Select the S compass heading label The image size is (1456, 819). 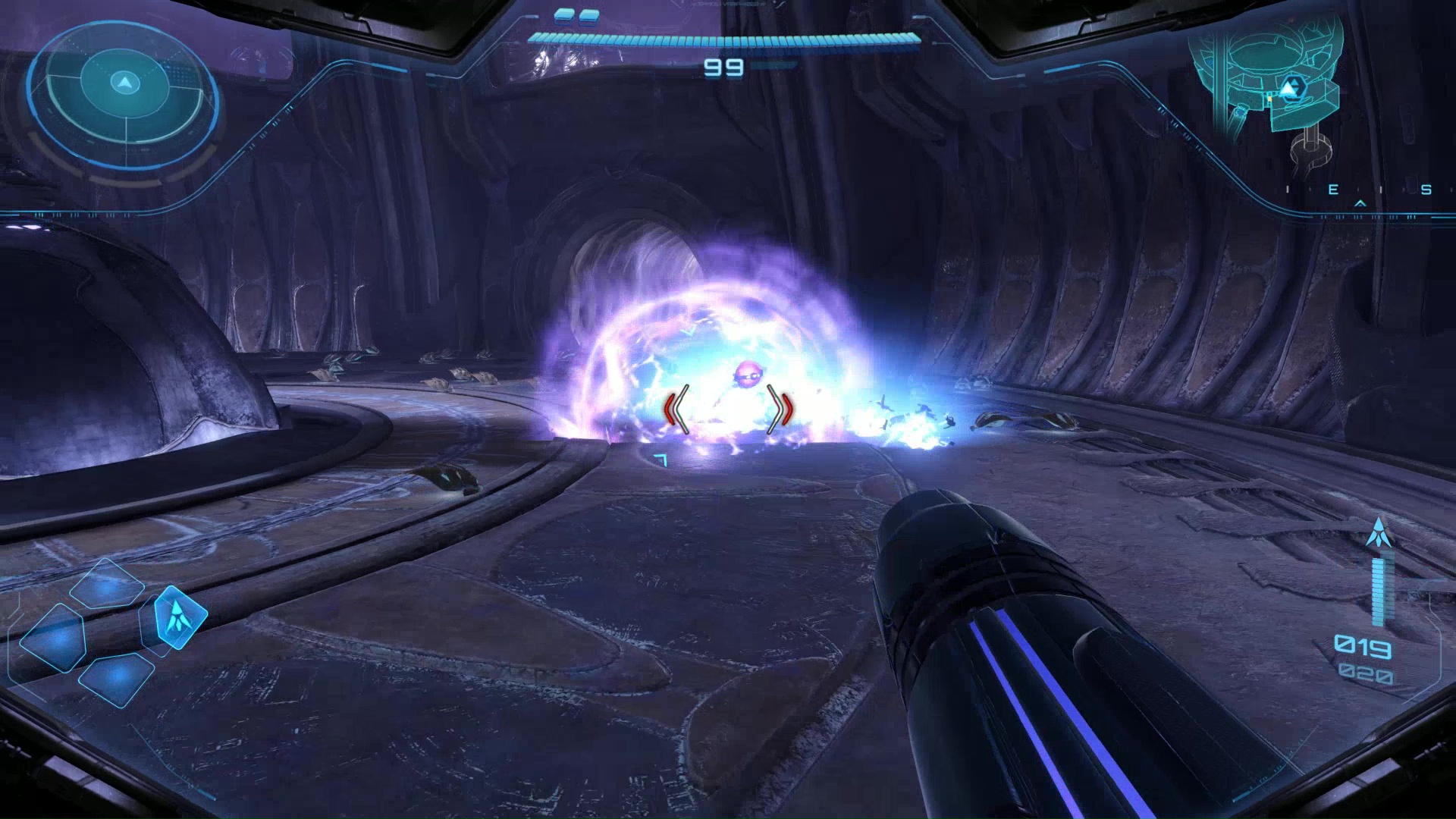tap(1426, 190)
